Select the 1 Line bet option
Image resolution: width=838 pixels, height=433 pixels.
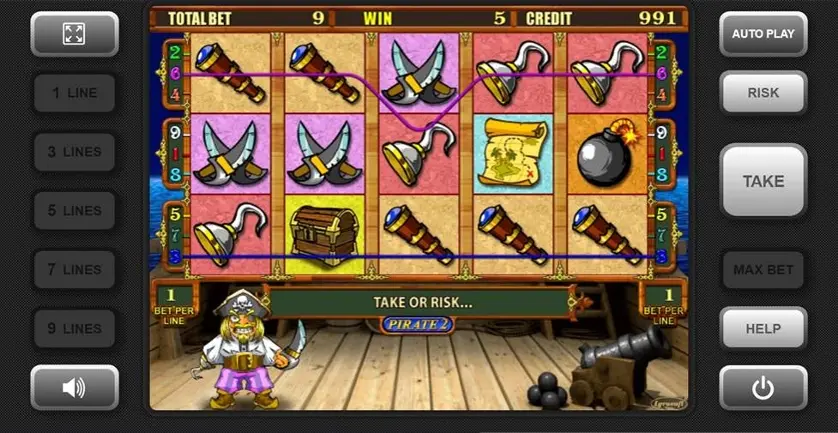click(x=74, y=93)
